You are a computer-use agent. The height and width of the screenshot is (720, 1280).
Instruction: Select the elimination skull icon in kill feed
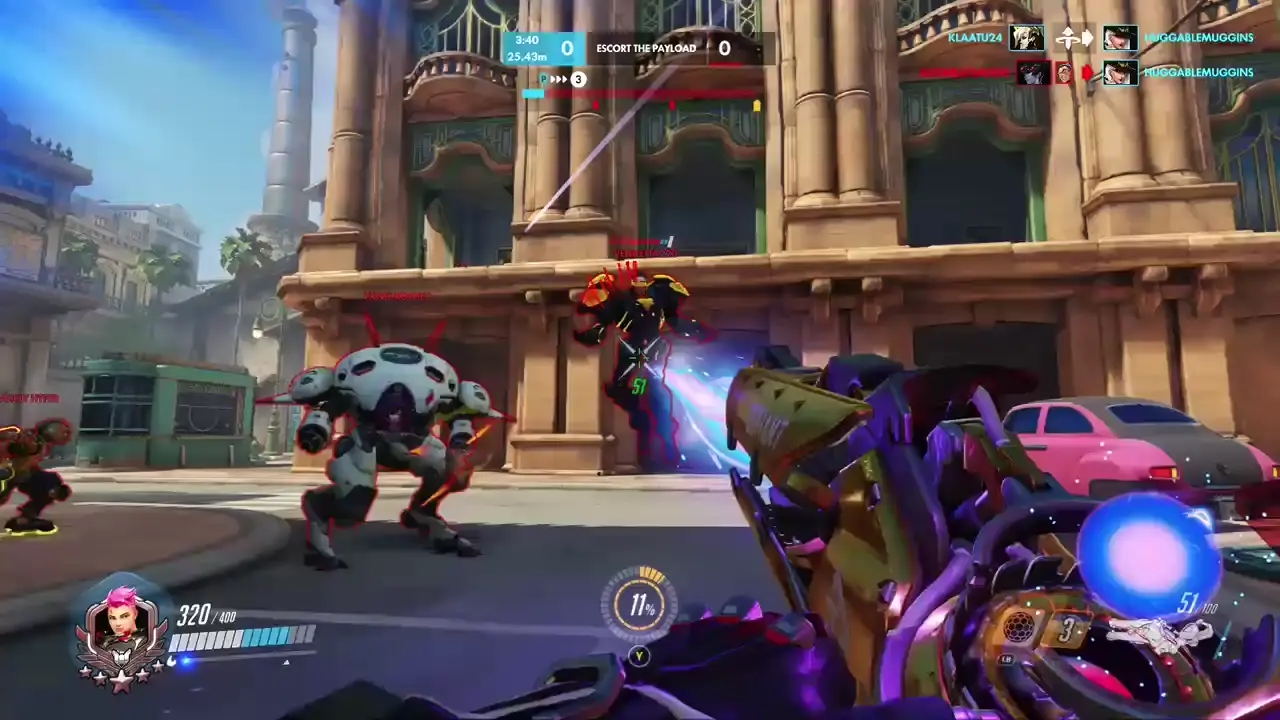tap(1089, 72)
